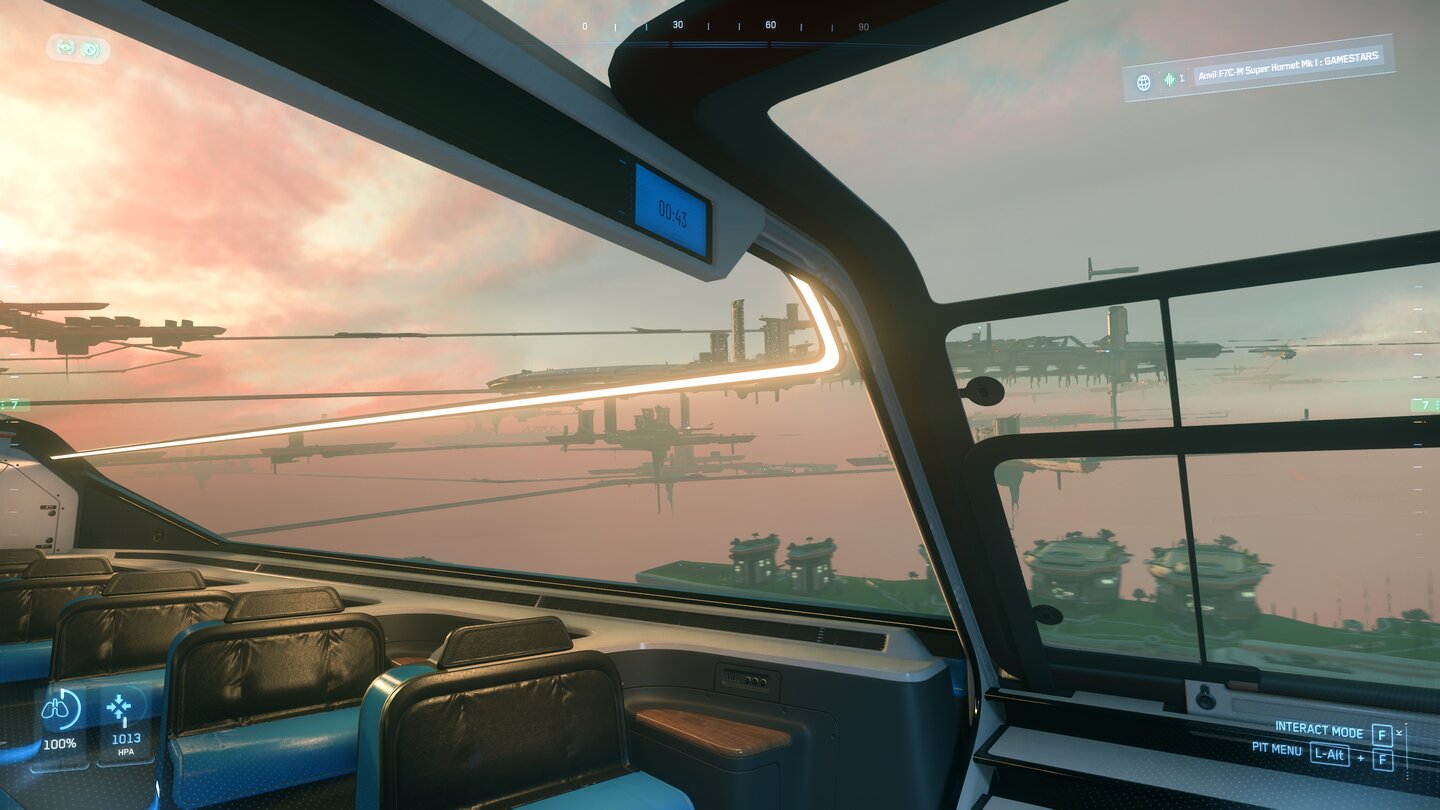The height and width of the screenshot is (810, 1440).
Task: Click the water-drop status icon in the upper-left pill
Action: [91, 49]
